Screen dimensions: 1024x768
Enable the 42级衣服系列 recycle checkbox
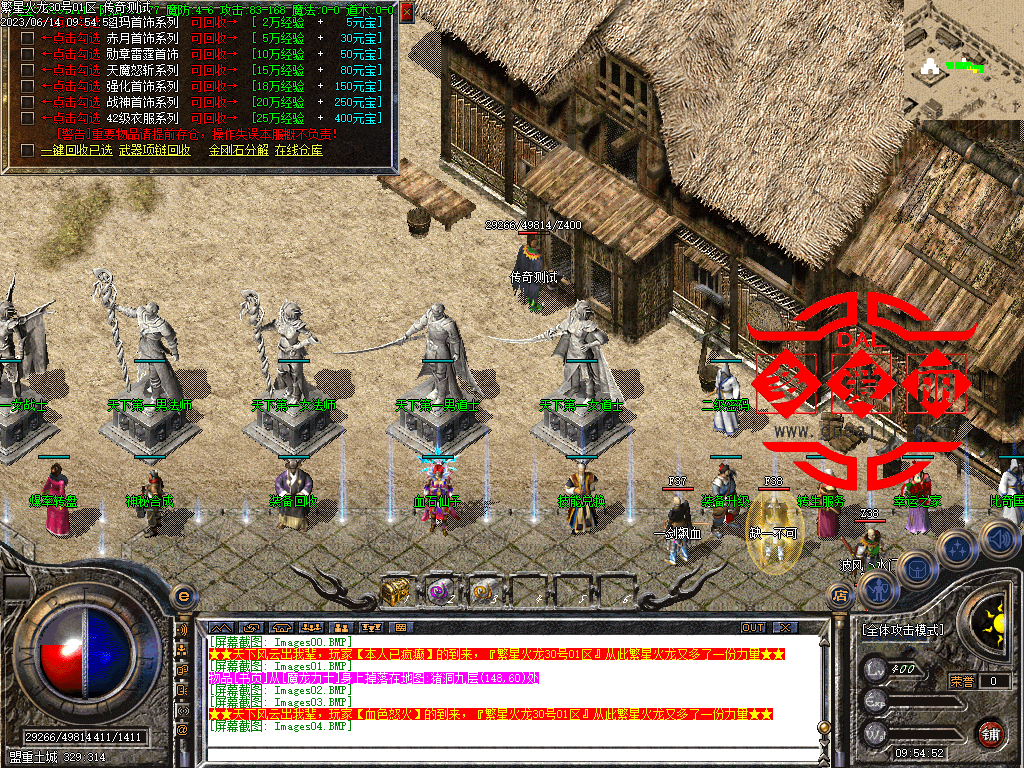(x=27, y=118)
